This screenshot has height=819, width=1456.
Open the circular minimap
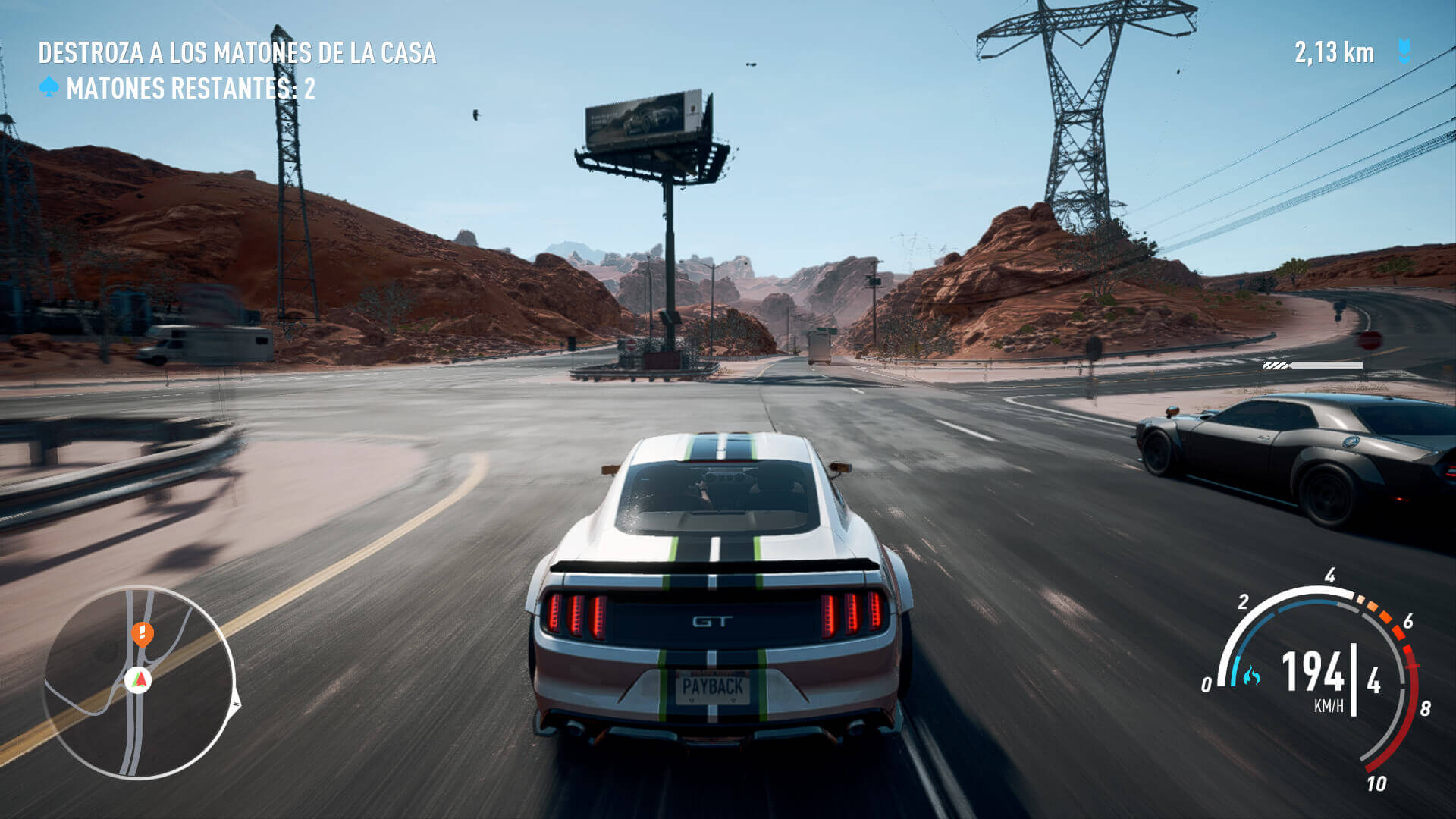pyautogui.click(x=139, y=682)
